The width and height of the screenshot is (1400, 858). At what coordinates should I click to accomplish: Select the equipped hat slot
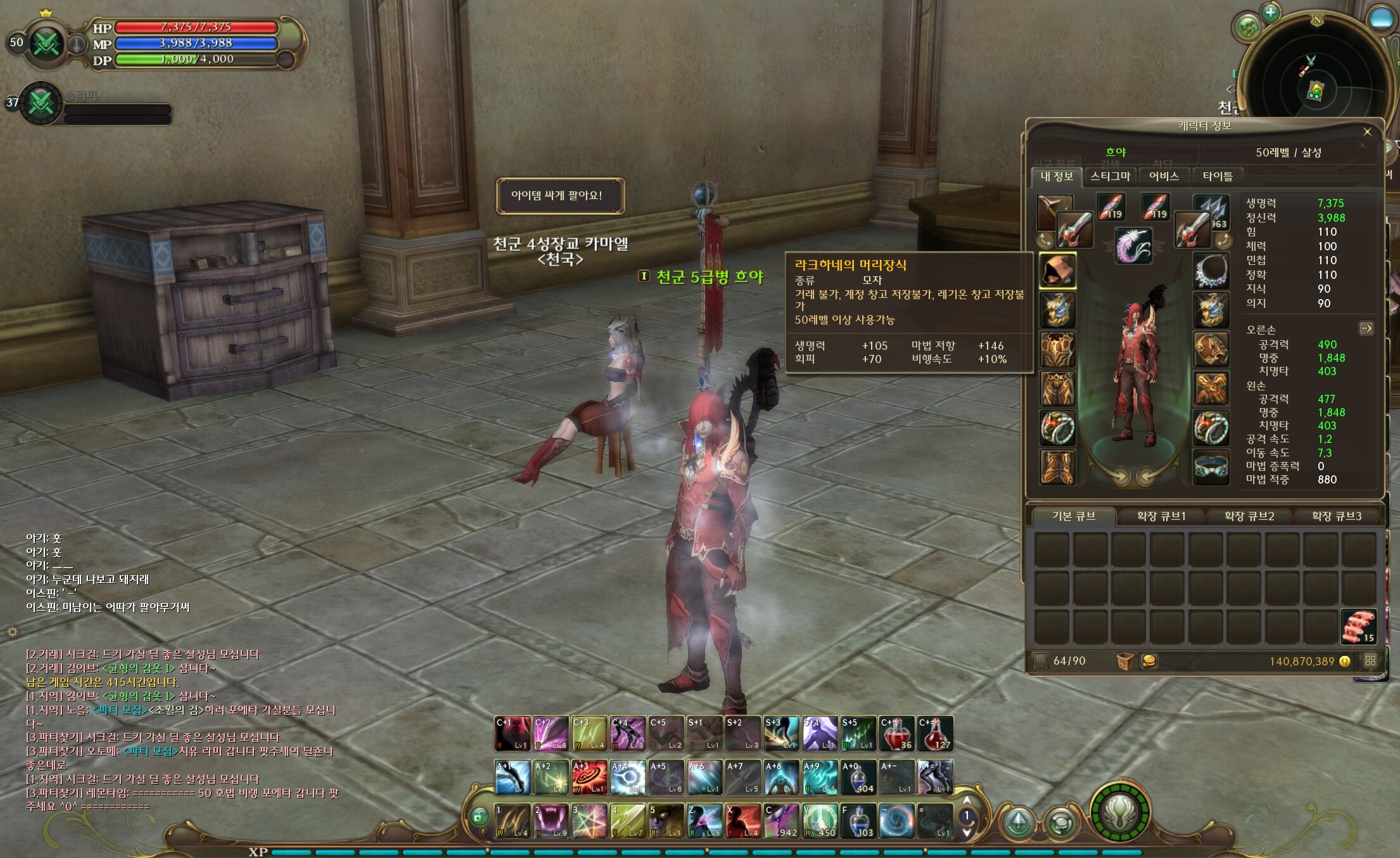point(1057,271)
